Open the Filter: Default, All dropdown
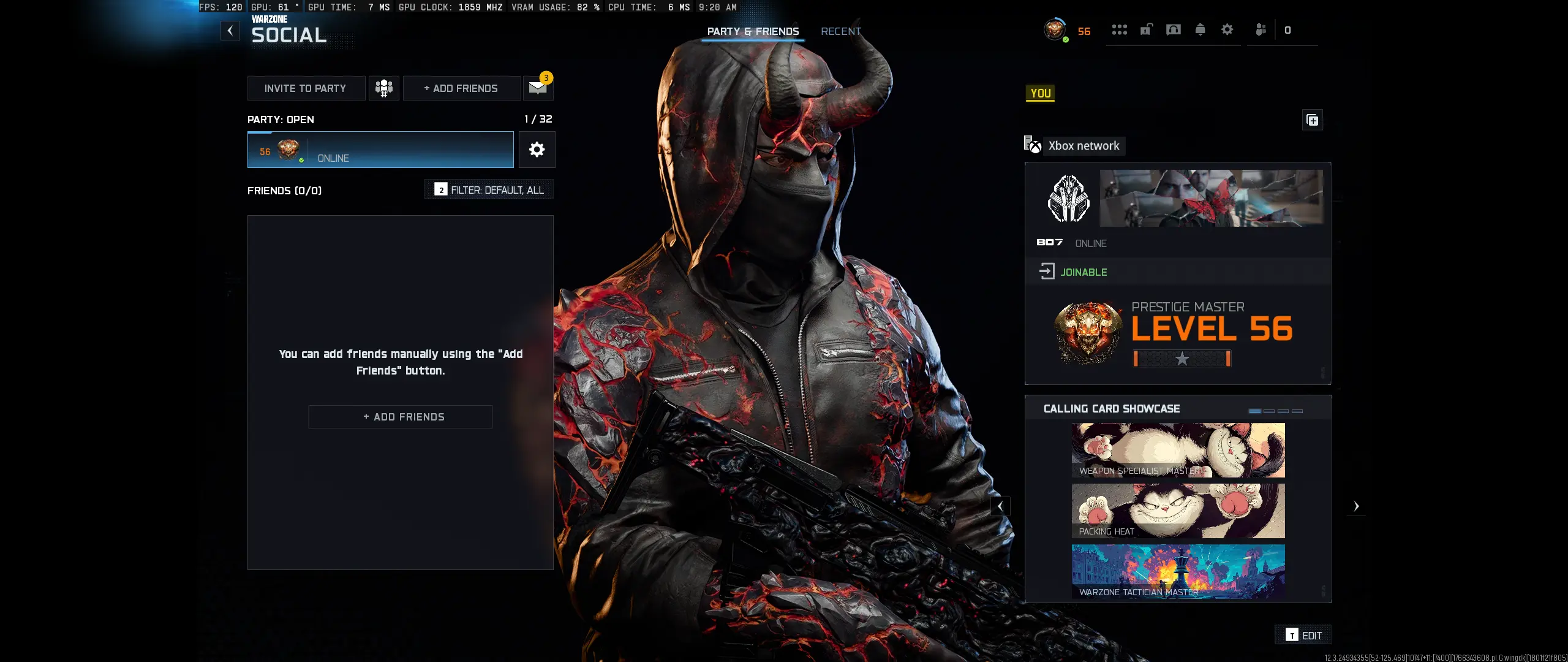Screen dimensions: 1568x662 [x=488, y=189]
